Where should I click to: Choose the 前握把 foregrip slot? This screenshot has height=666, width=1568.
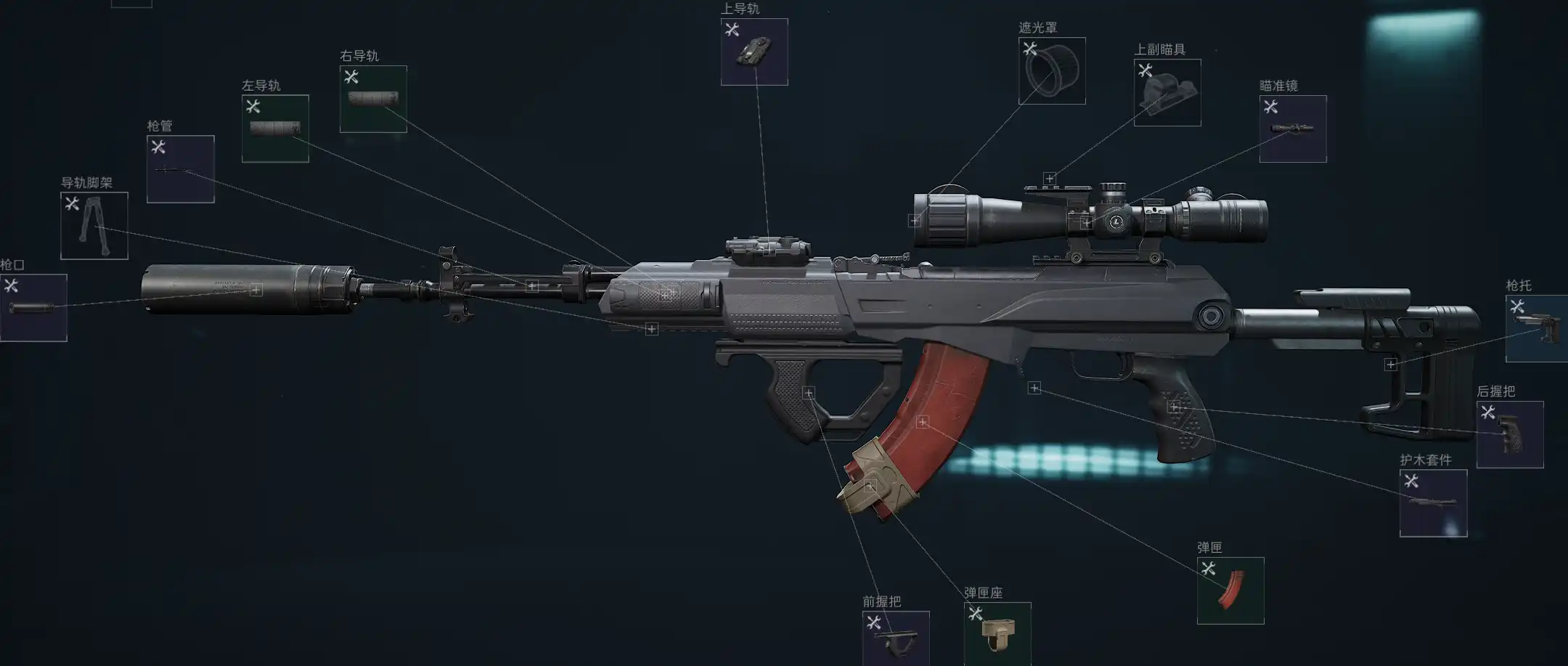click(x=896, y=638)
